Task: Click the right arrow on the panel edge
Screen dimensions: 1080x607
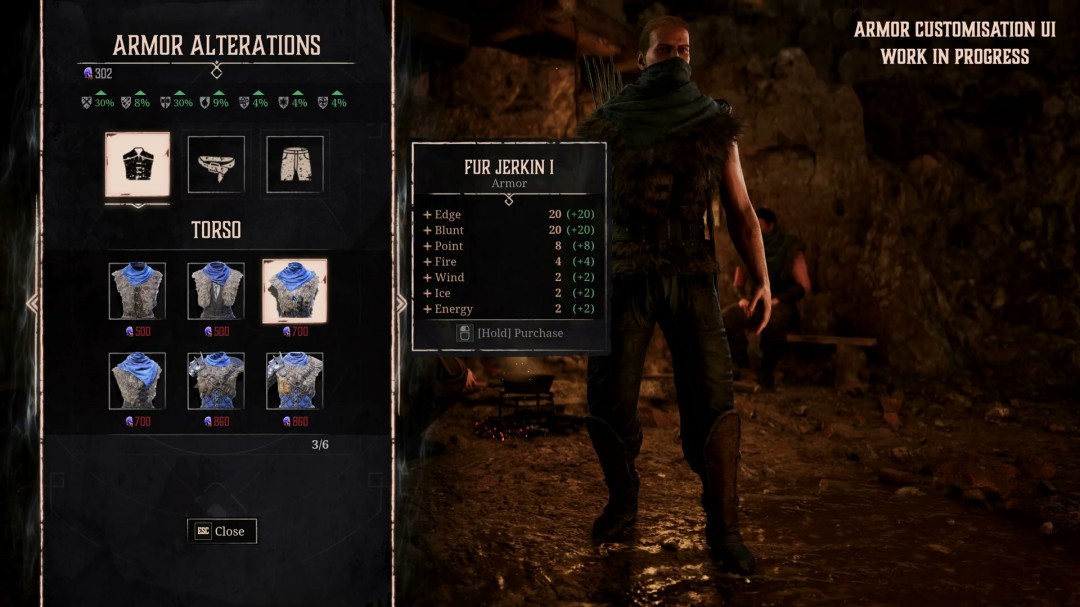Action: tap(401, 304)
